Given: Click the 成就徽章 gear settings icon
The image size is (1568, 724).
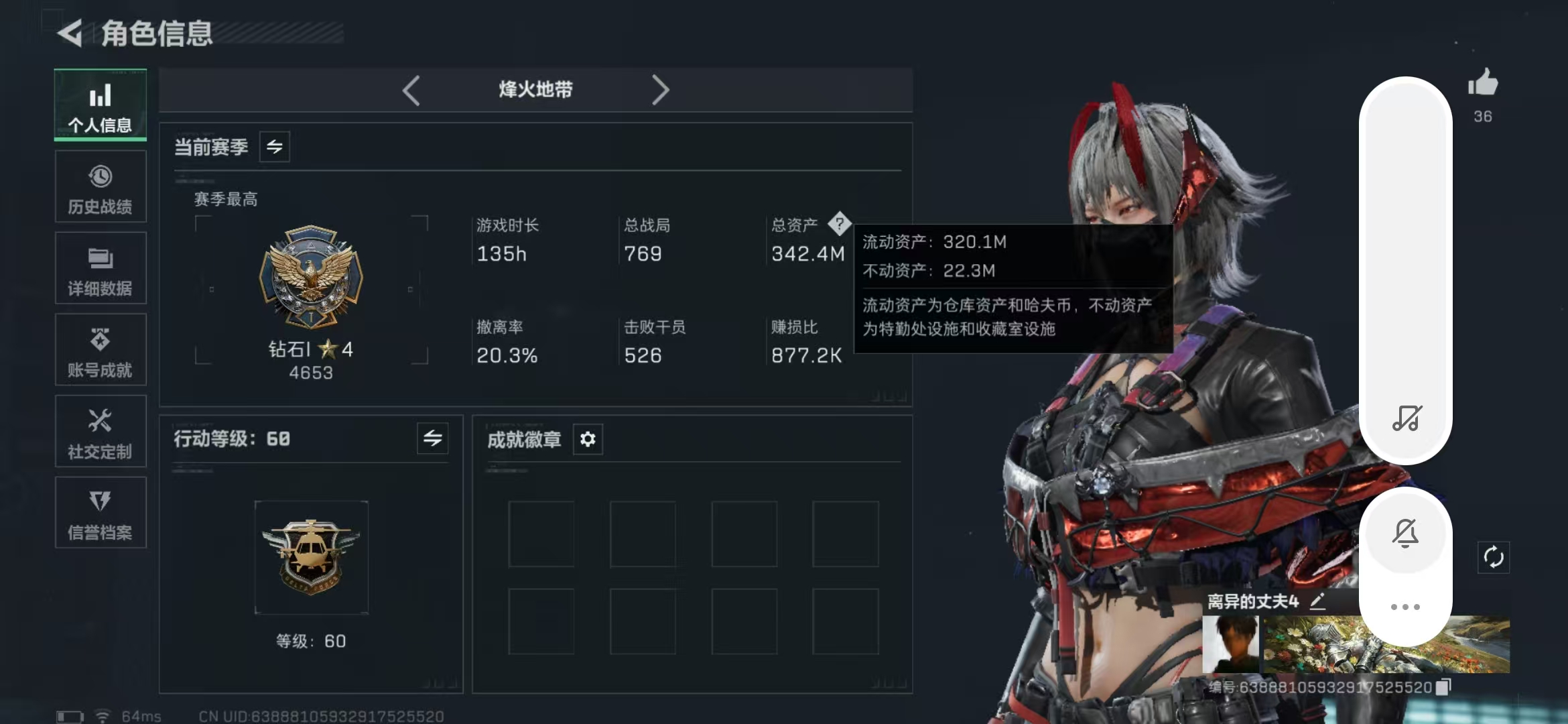Looking at the screenshot, I should tap(588, 439).
